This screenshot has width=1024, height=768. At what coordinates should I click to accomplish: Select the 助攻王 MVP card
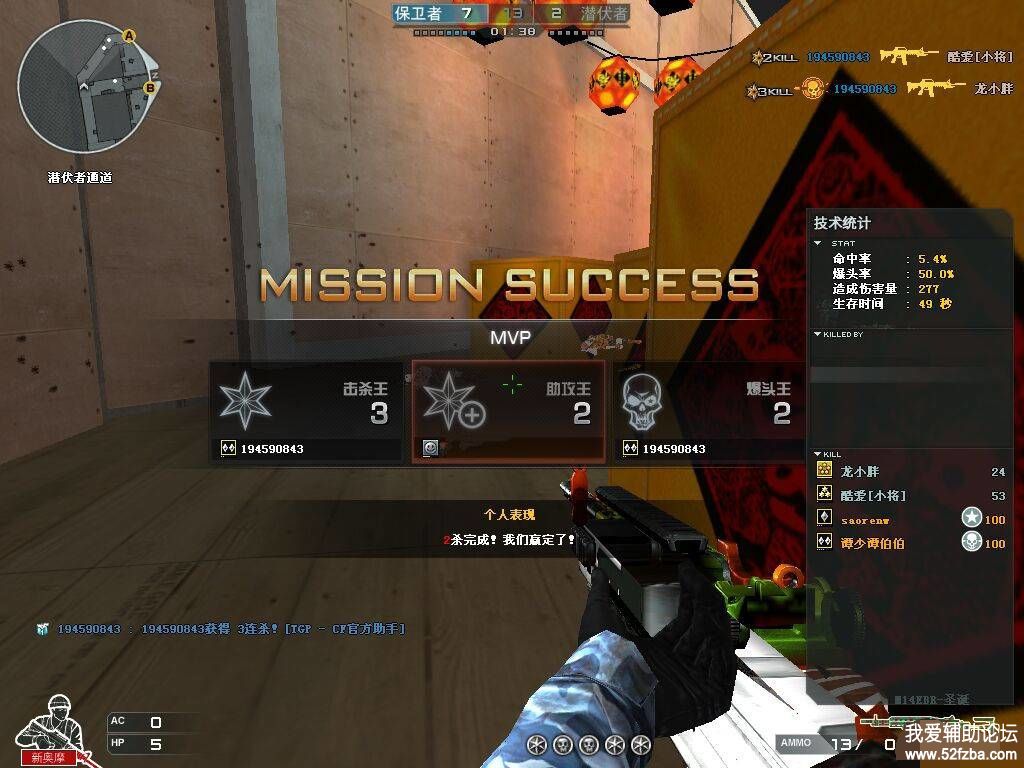[x=508, y=412]
